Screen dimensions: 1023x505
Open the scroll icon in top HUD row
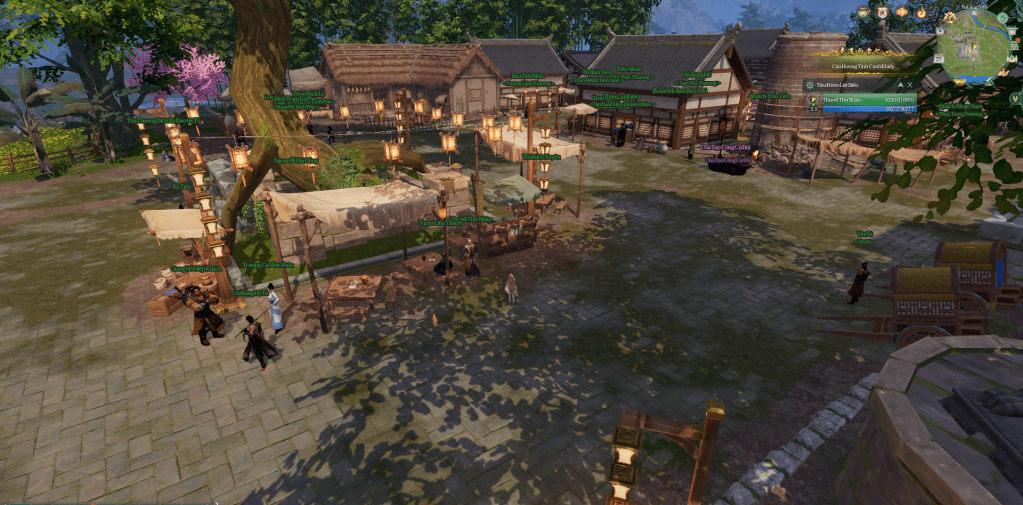coord(882,12)
